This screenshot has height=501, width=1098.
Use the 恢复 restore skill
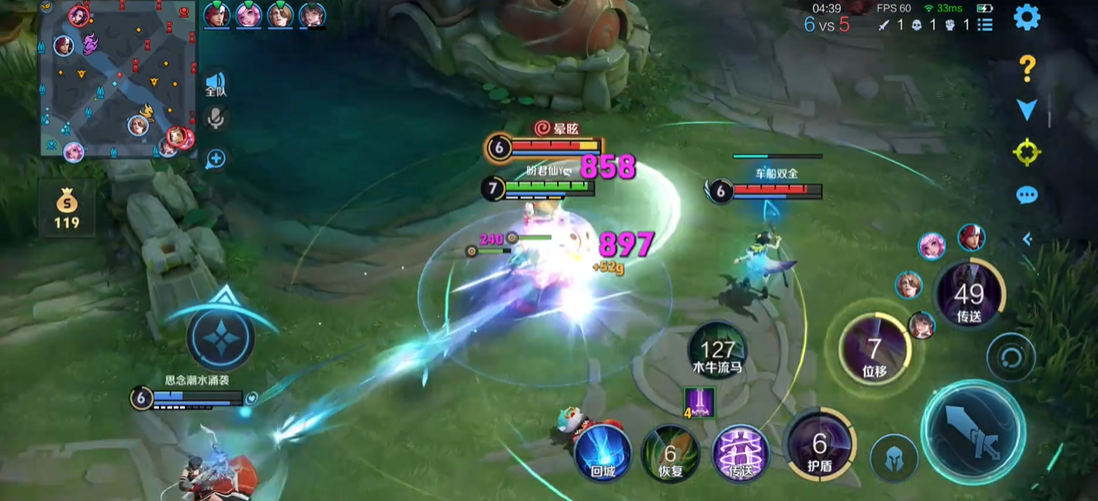(669, 452)
